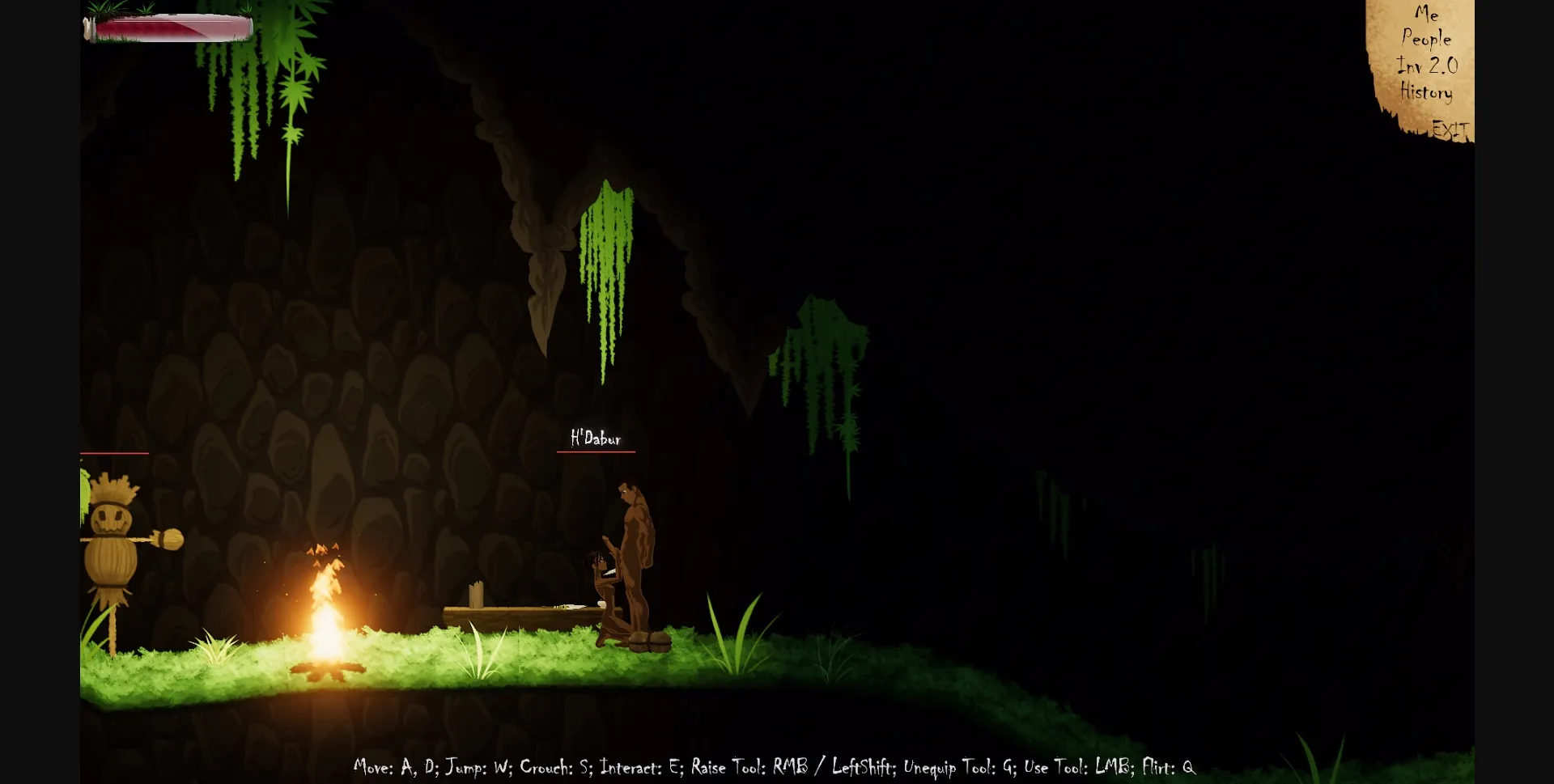
Task: Open the People list
Action: tap(1428, 38)
